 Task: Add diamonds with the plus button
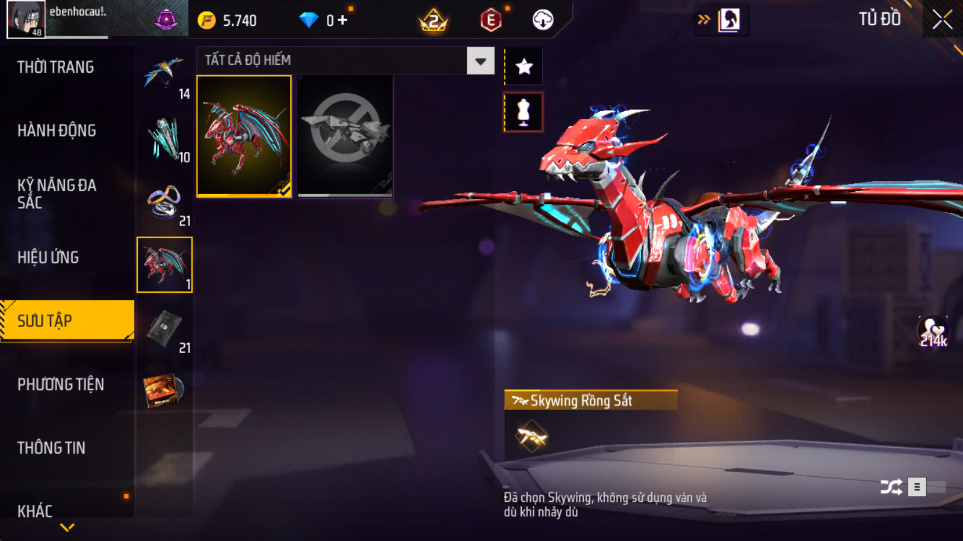(x=342, y=20)
